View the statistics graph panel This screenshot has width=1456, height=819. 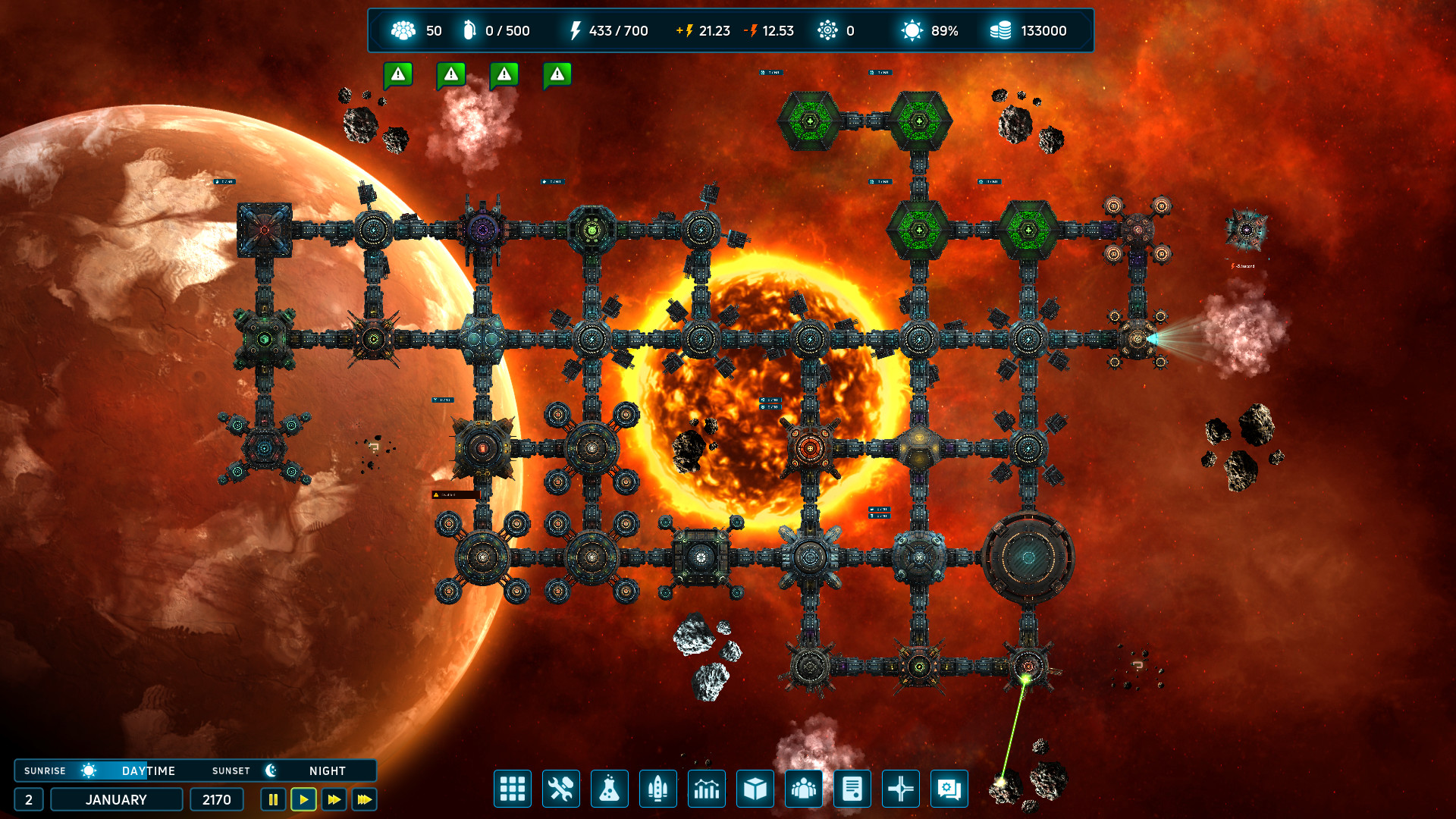tap(707, 789)
